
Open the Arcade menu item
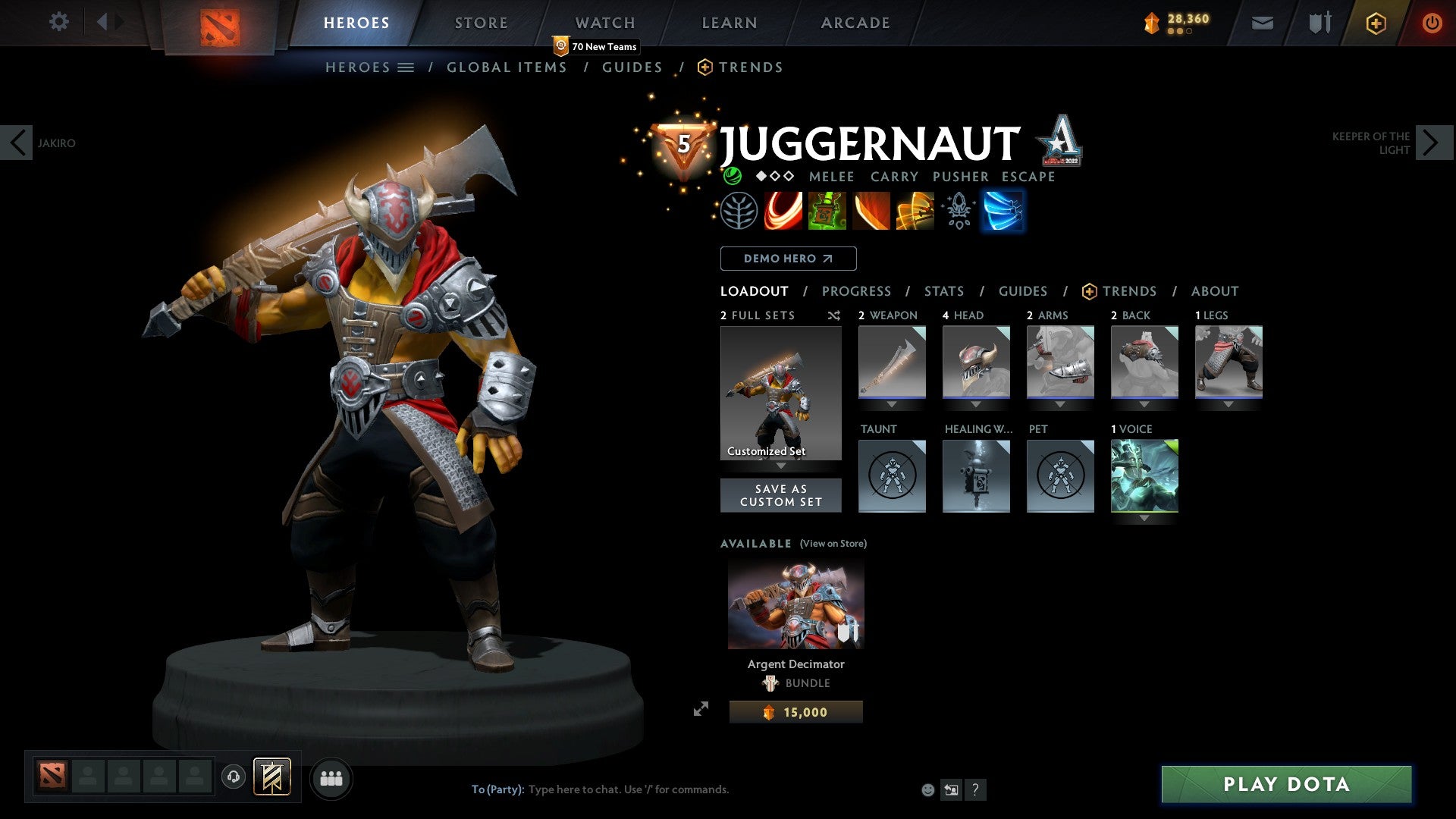point(855,22)
